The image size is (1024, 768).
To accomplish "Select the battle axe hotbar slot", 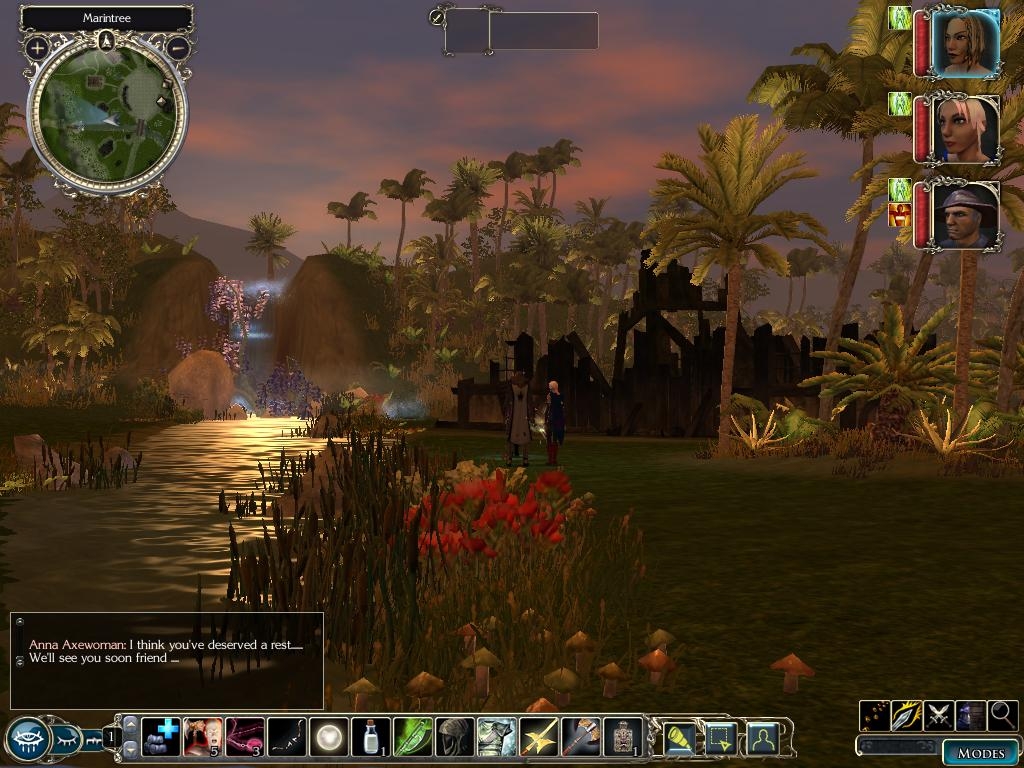I will coord(581,737).
